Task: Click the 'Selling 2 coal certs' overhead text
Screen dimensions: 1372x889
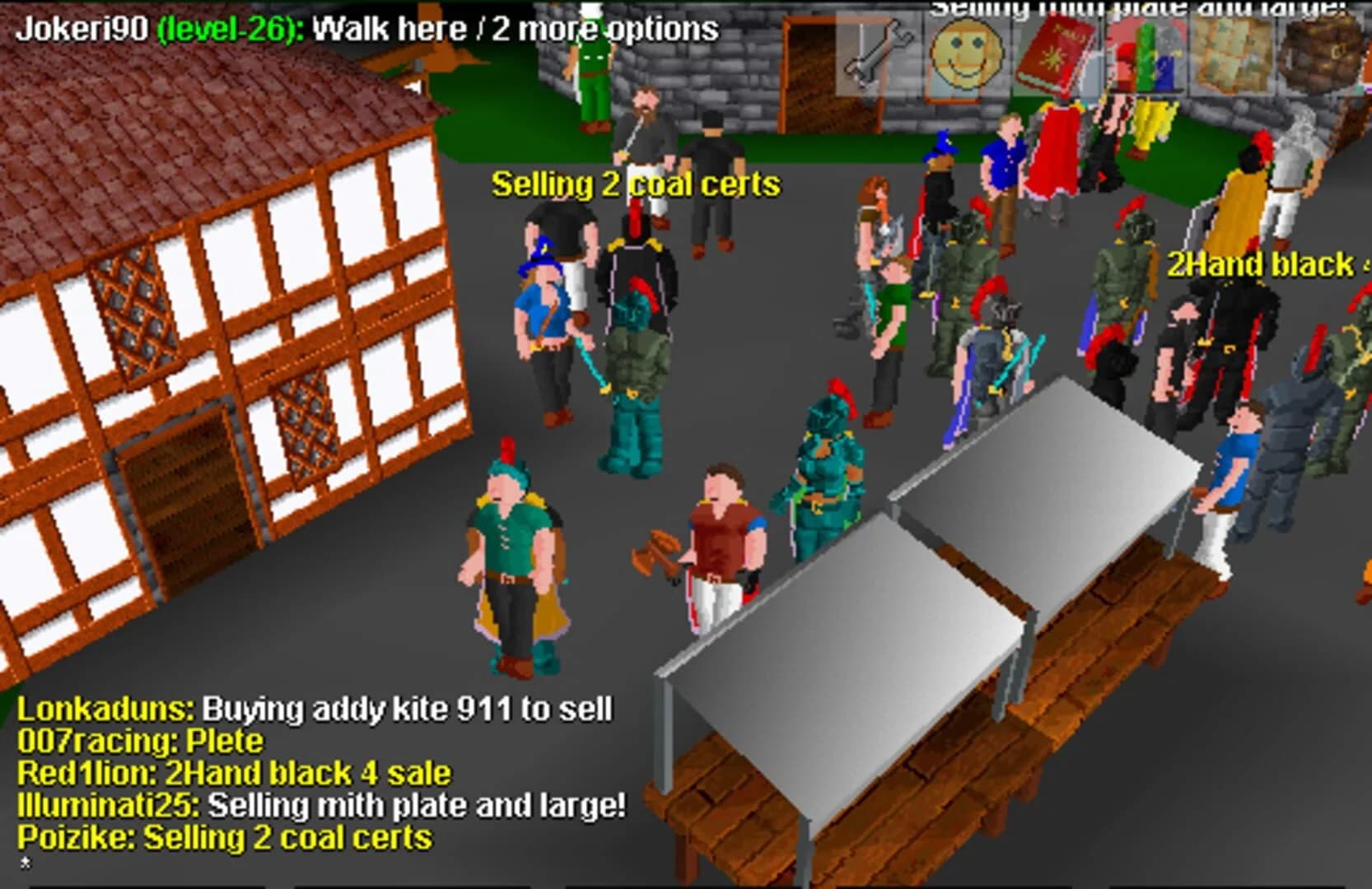Action: pyautogui.click(x=634, y=184)
